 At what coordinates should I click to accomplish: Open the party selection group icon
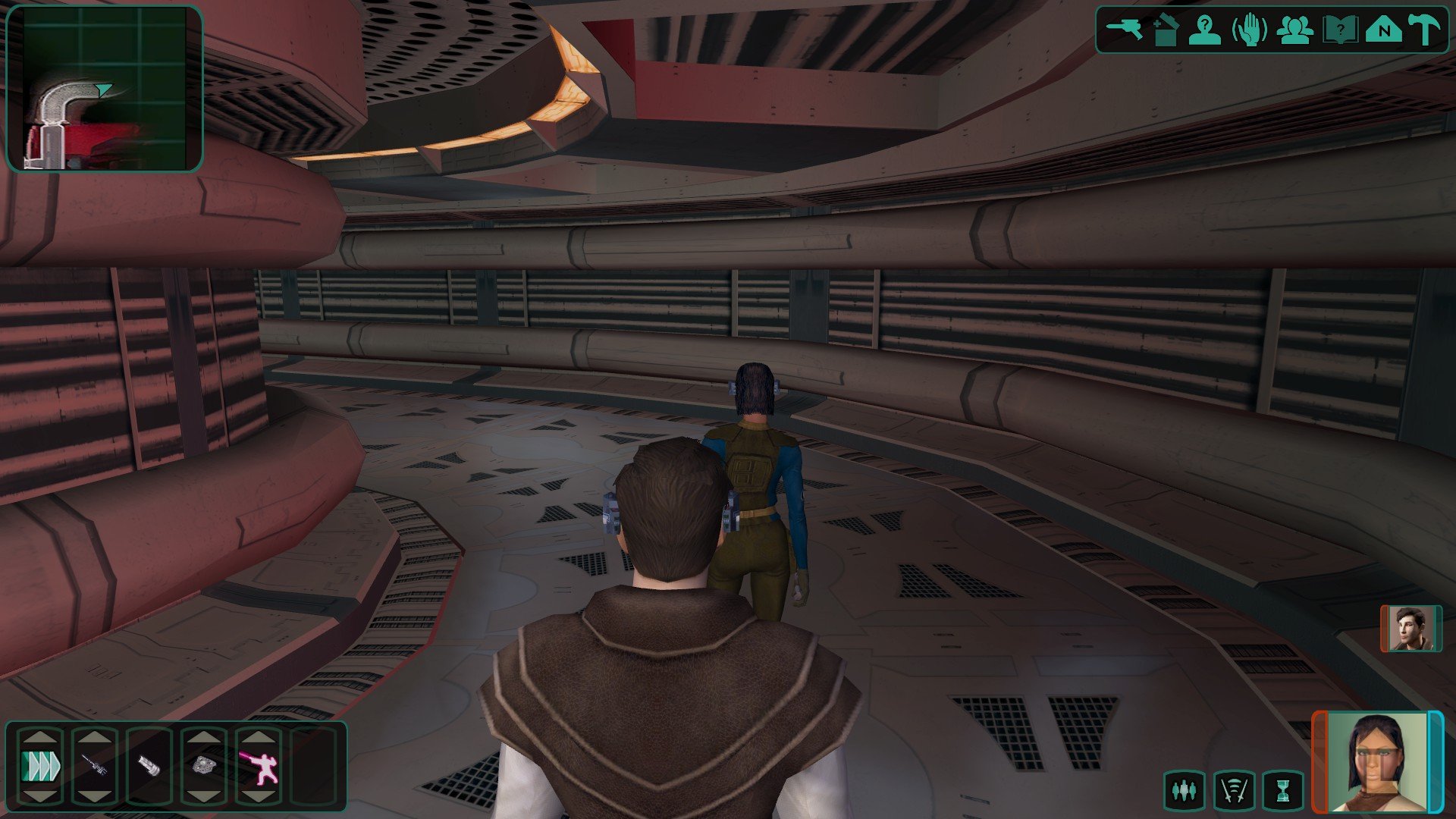coord(1294,31)
